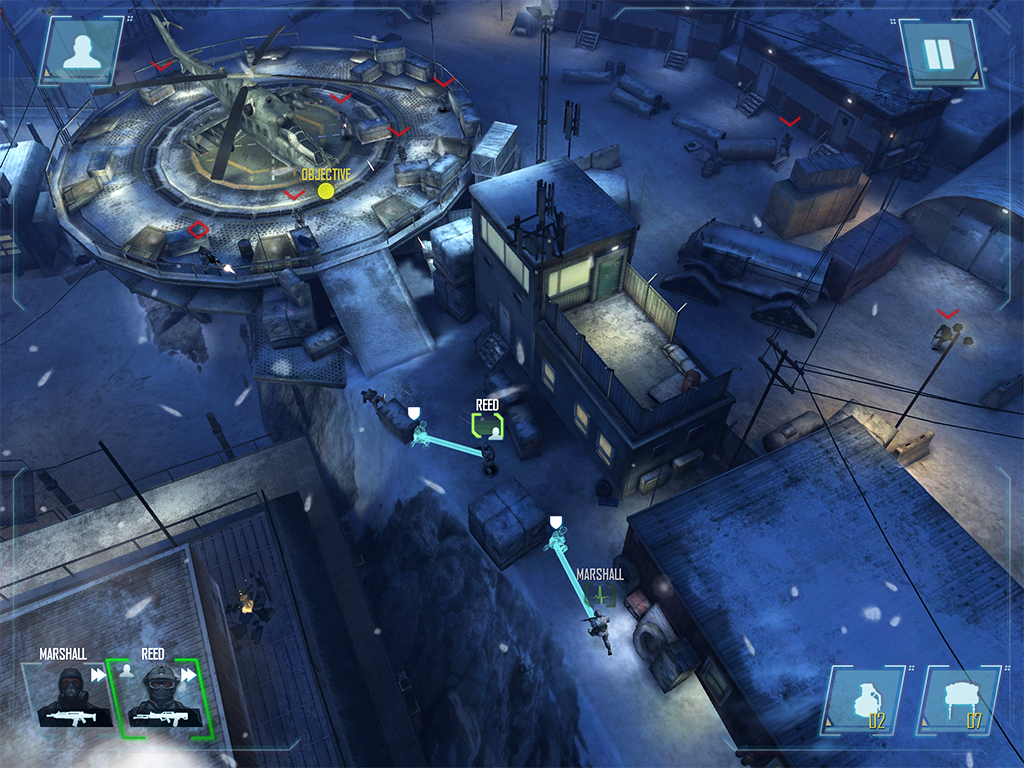
Task: Tap the fast-forward arrows on Marshall's card
Action: click(99, 675)
